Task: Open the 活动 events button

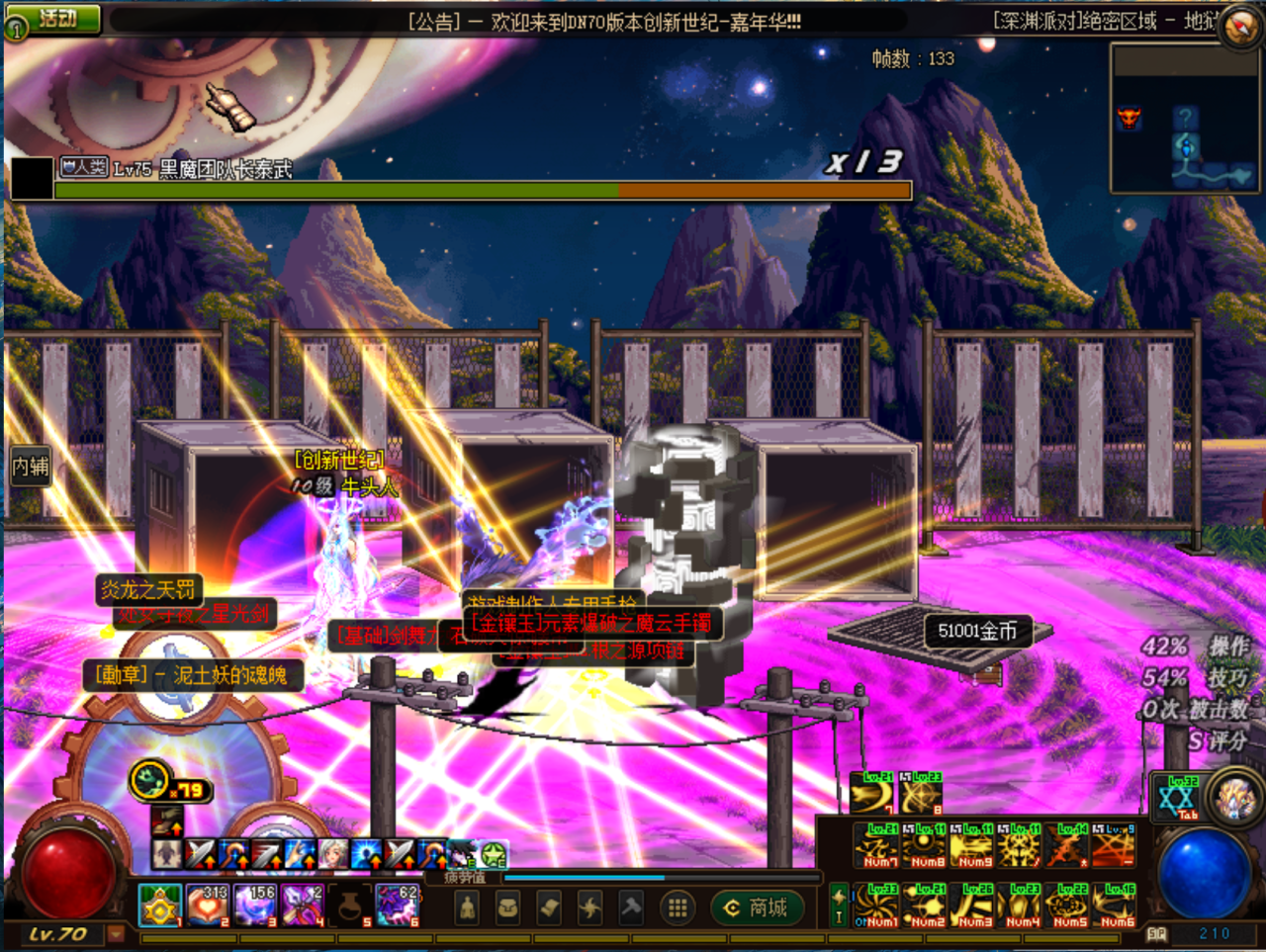Action: [56, 18]
